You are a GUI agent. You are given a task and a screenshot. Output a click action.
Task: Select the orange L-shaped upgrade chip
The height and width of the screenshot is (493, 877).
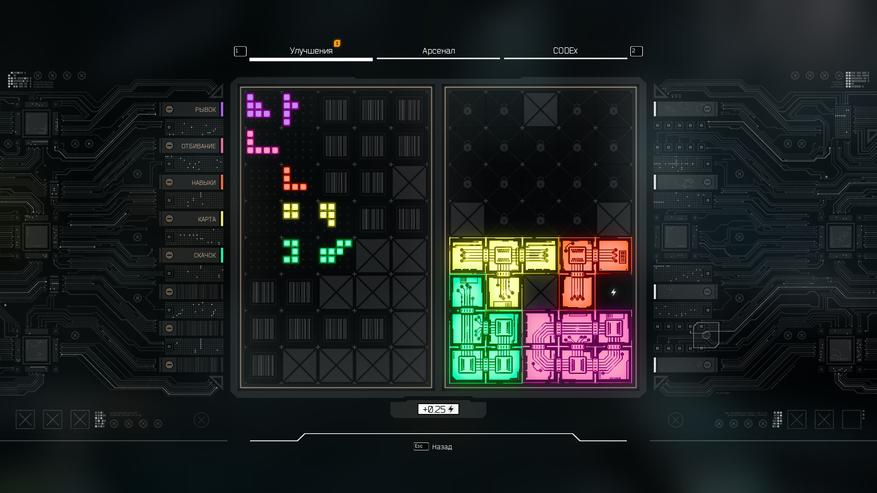292,181
